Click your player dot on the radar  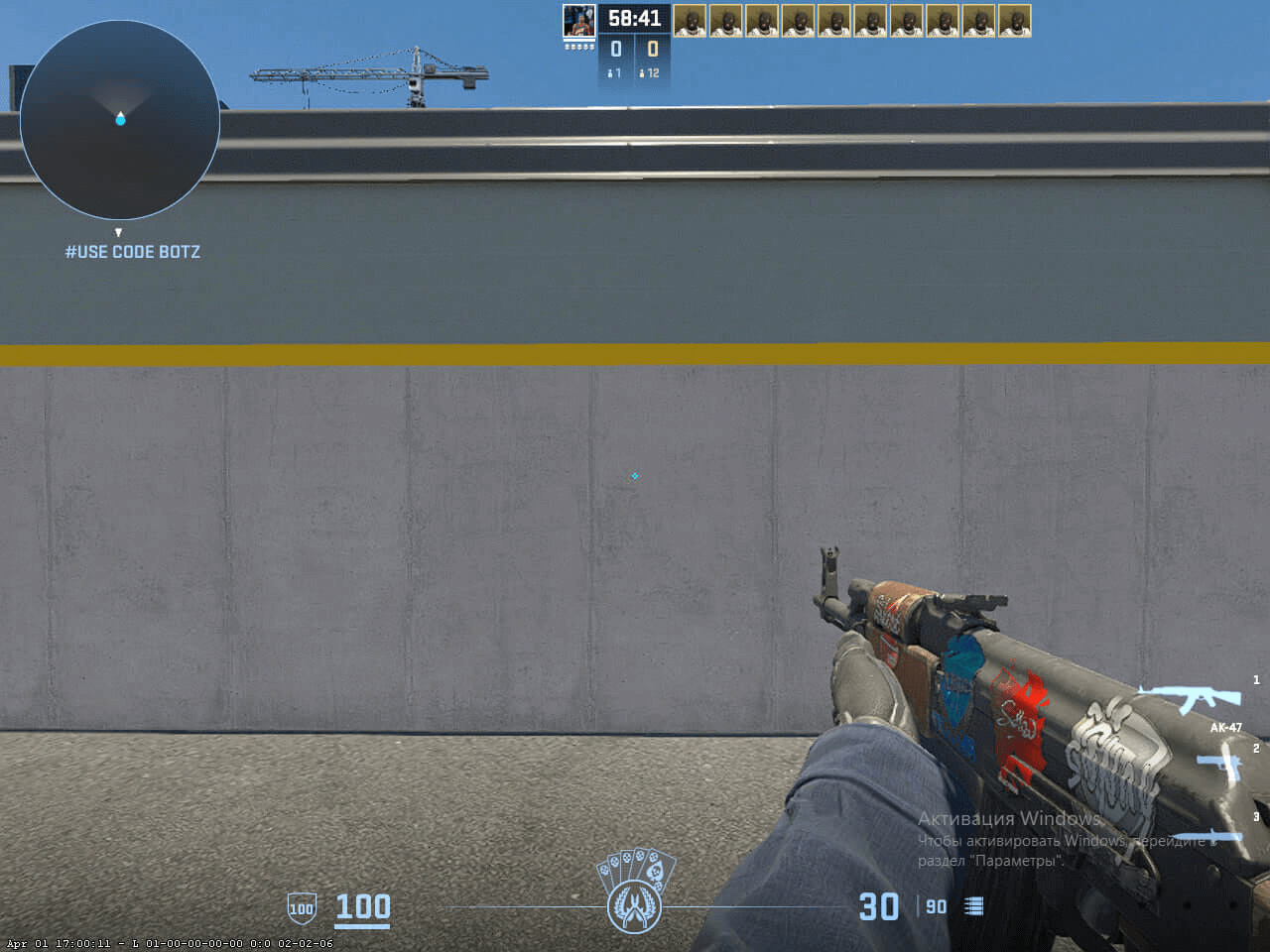click(121, 121)
